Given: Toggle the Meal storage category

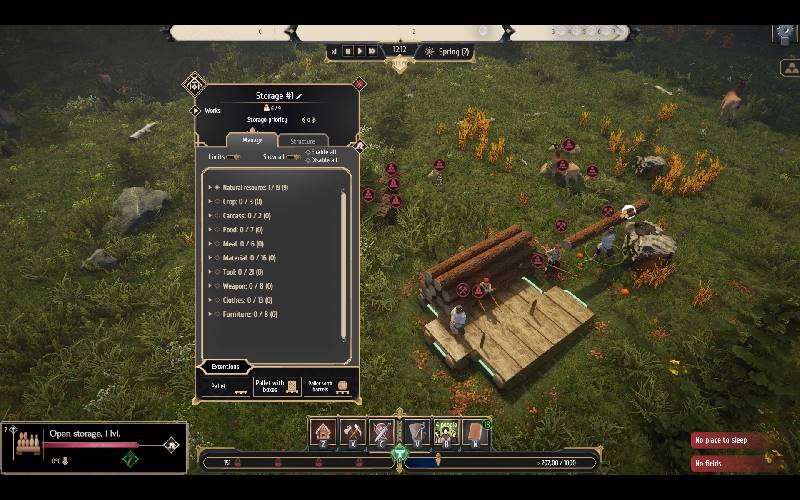Looking at the screenshot, I should (217, 243).
